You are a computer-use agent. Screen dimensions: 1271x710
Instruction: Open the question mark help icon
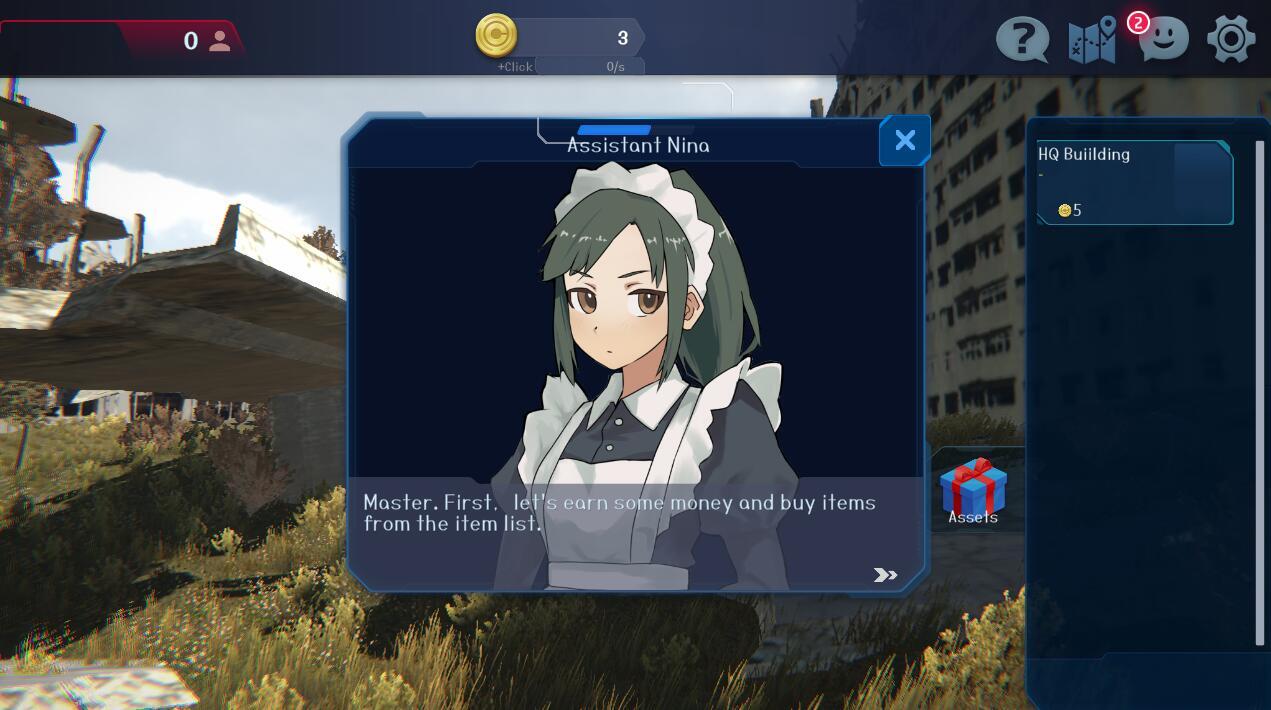pyautogui.click(x=1022, y=41)
